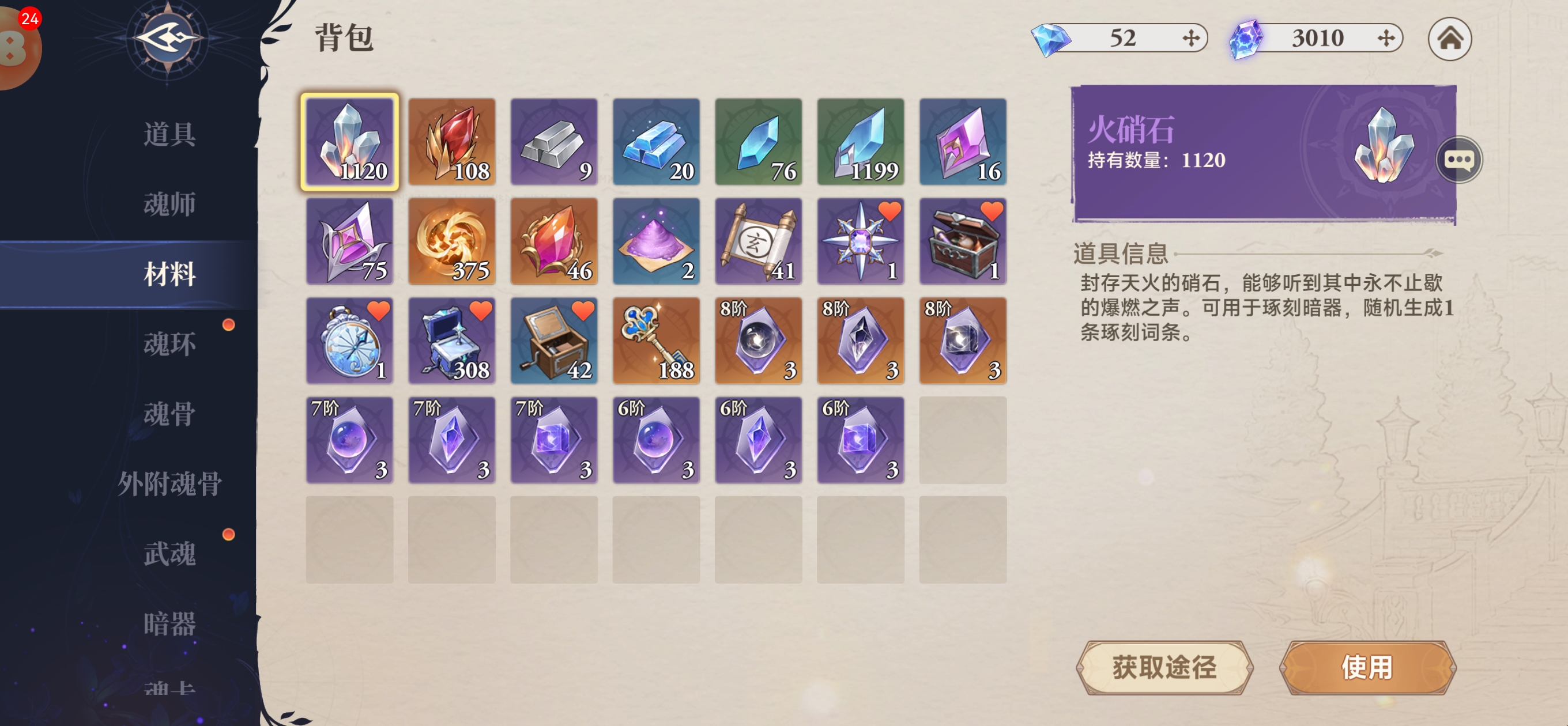Open the 魂师 category
The width and height of the screenshot is (1568, 726).
coord(168,204)
